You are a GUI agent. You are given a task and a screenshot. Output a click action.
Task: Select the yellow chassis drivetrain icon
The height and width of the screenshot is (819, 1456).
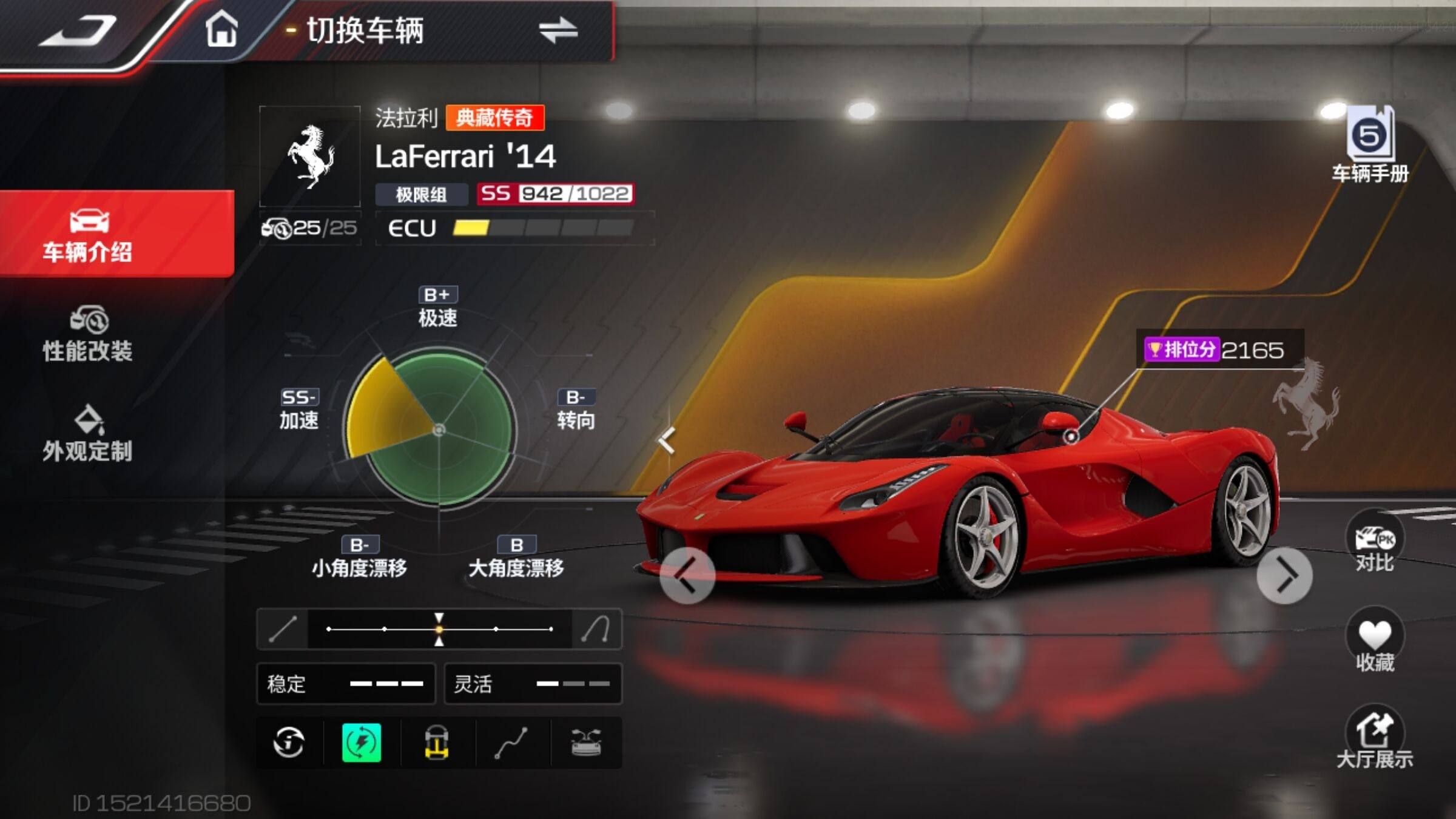437,743
